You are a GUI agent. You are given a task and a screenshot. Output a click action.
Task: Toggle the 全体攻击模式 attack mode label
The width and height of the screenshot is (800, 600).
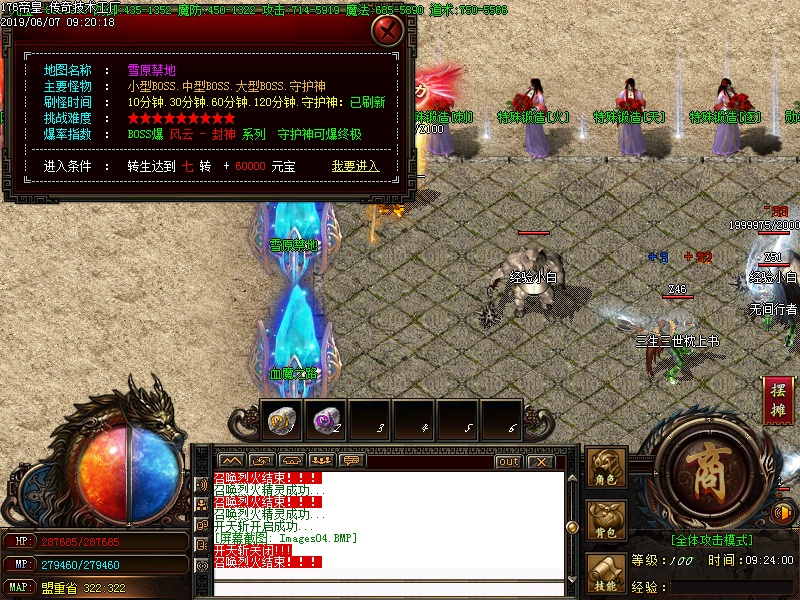click(x=713, y=539)
